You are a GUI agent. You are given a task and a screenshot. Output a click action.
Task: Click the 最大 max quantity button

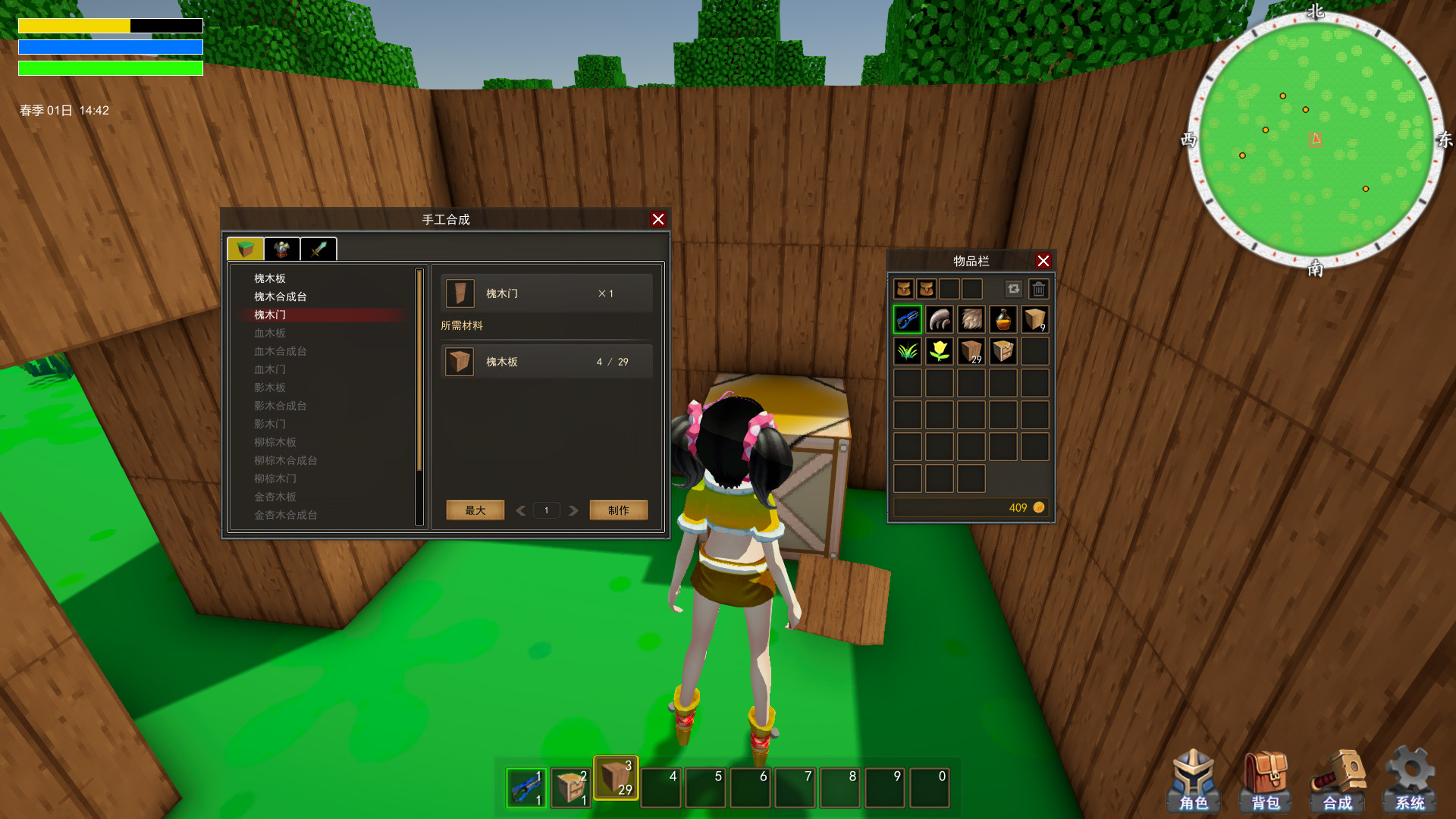(475, 510)
